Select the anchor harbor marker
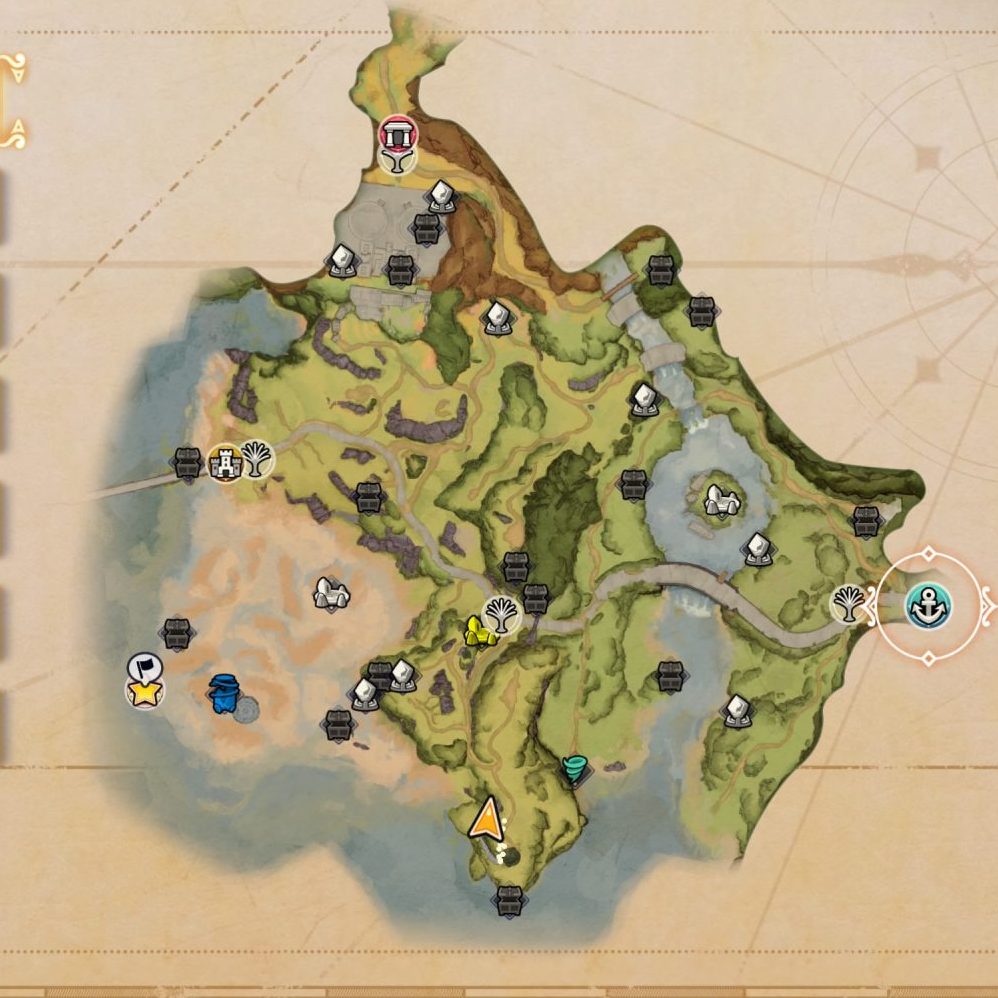 click(x=928, y=605)
